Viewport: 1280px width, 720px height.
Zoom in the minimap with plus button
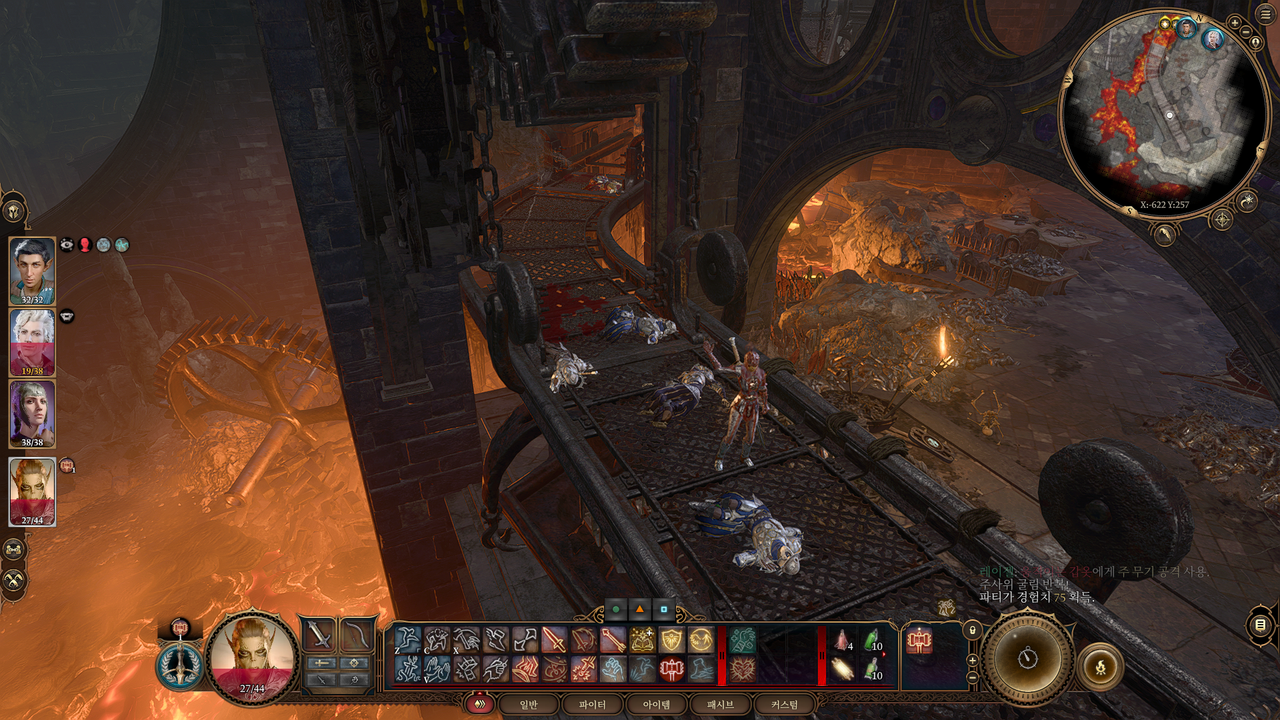click(x=1234, y=22)
